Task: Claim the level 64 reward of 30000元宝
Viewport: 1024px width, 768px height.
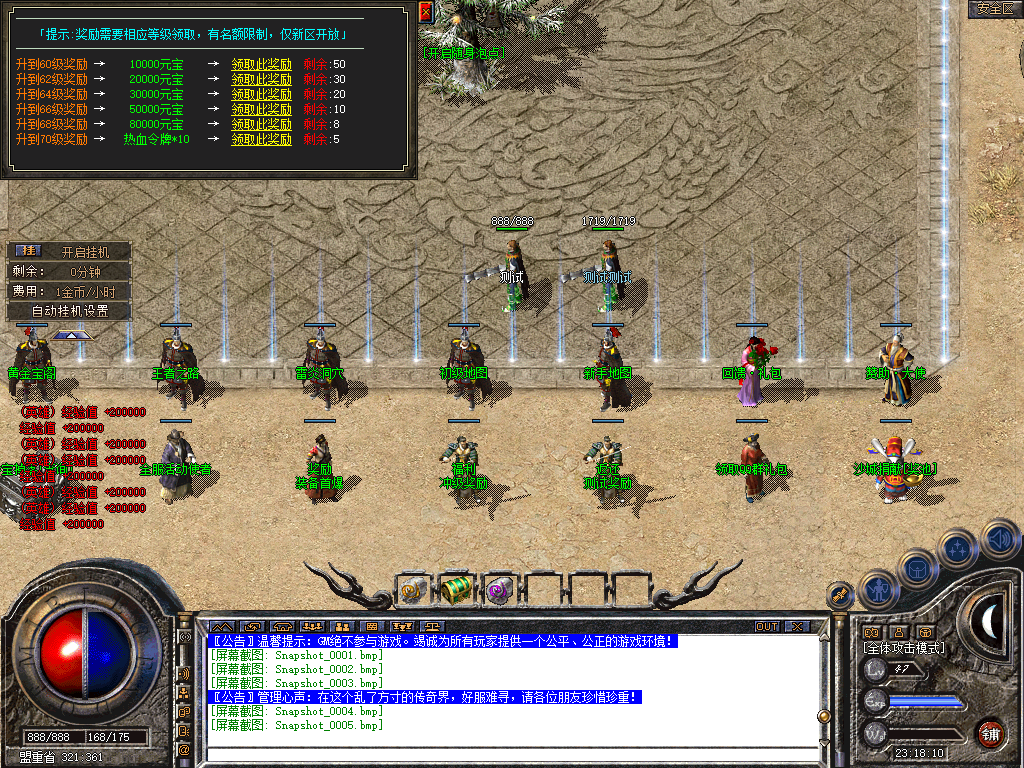Action: click(x=262, y=94)
